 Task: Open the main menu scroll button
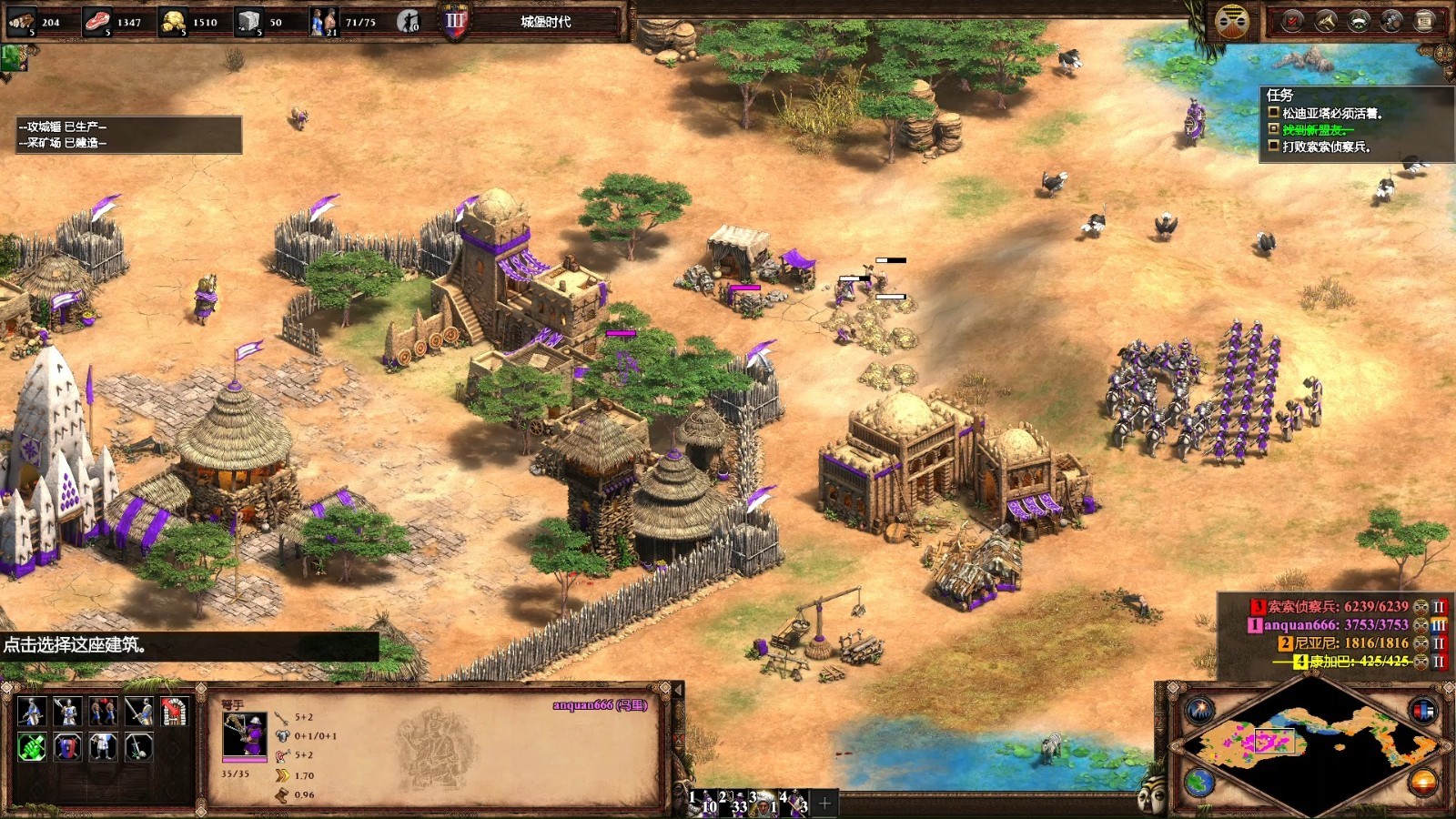coord(1424,21)
